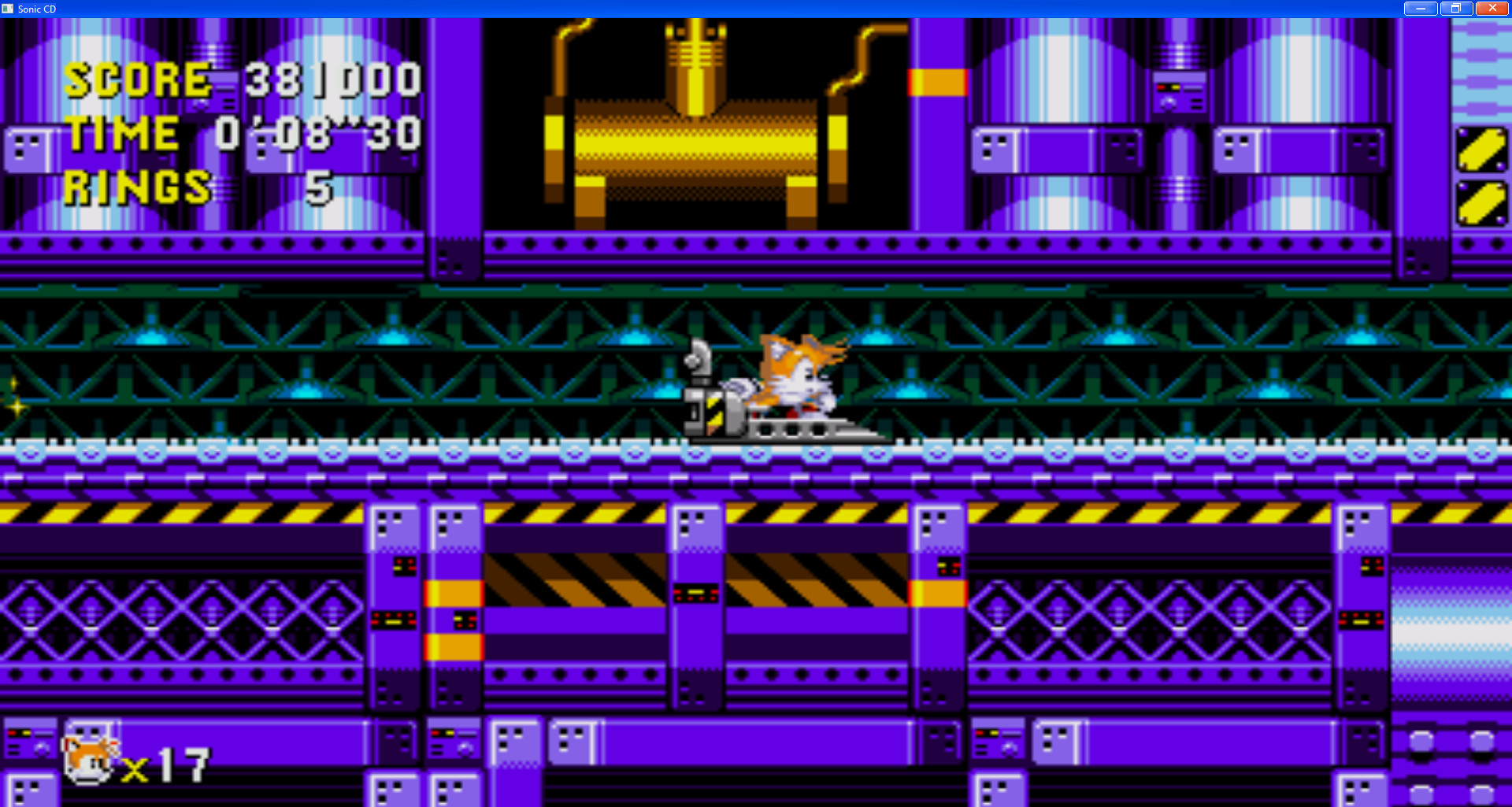This screenshot has width=1512, height=807.
Task: Restore the Sonic CD window
Action: tap(1455, 8)
